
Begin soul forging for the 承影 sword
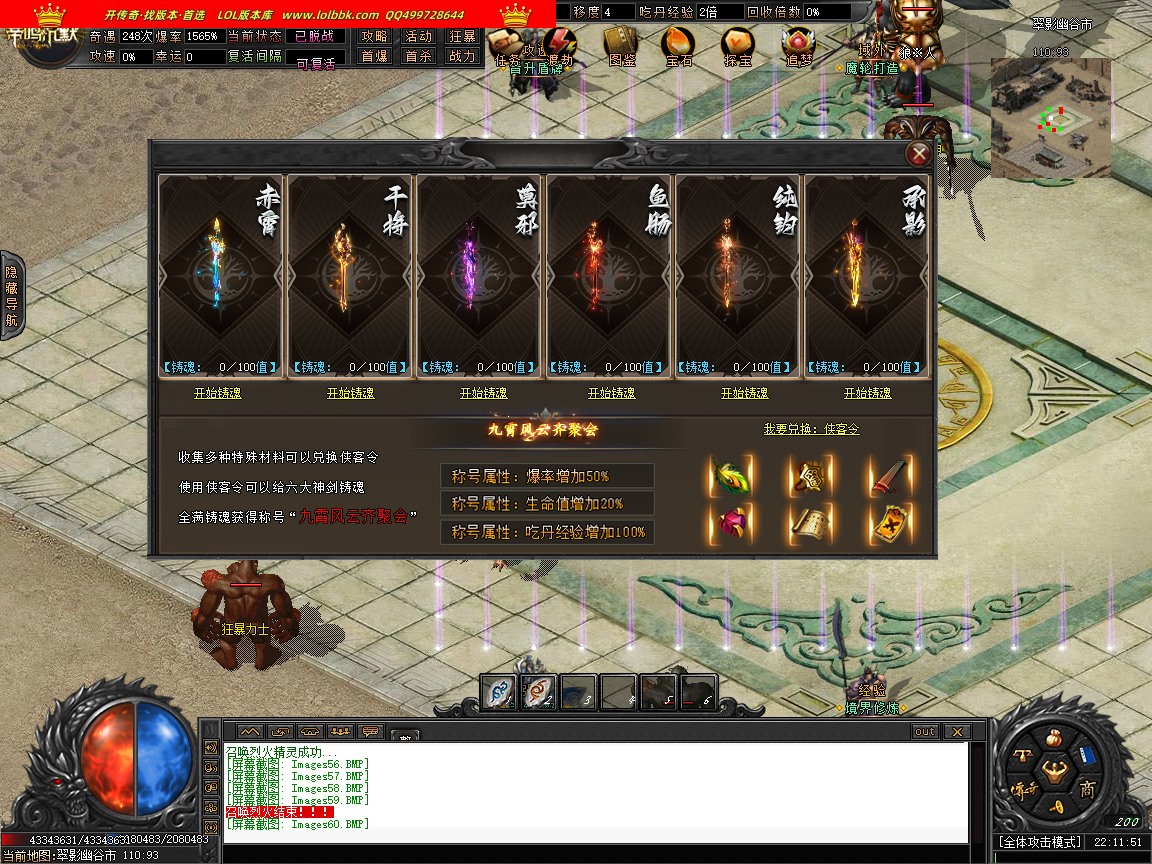[x=867, y=393]
